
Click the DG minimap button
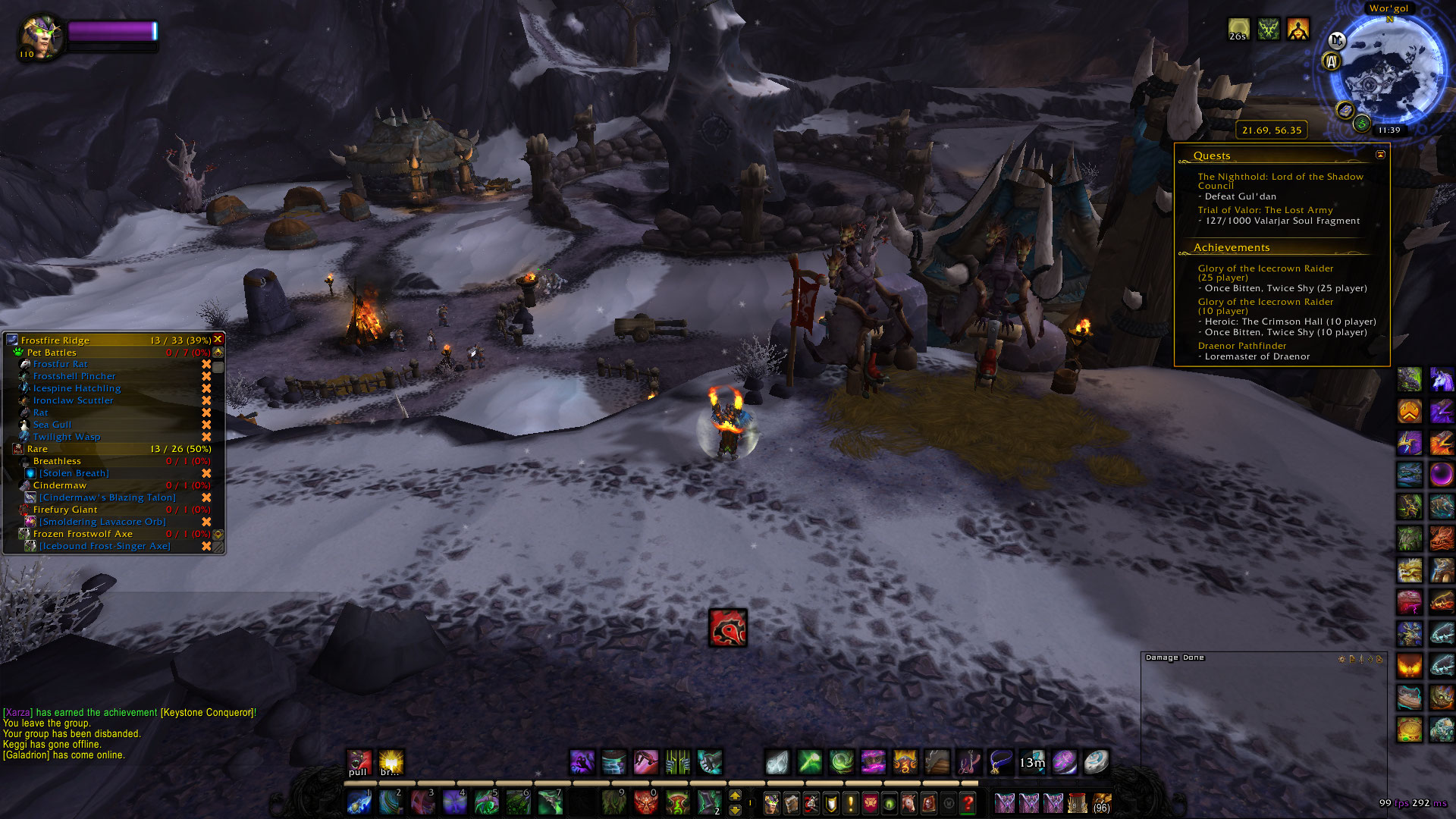(x=1337, y=42)
